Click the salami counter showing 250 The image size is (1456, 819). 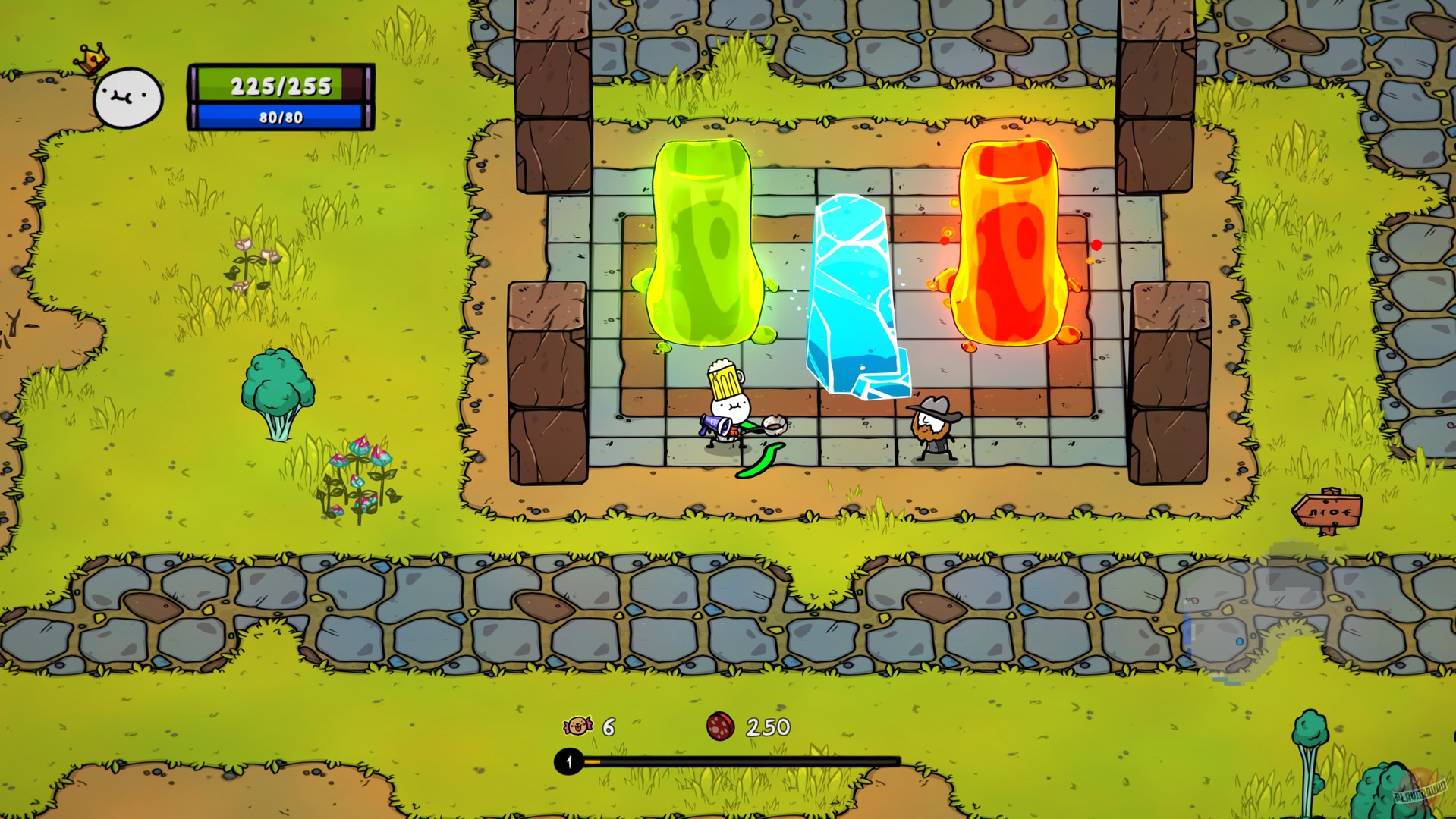click(767, 726)
